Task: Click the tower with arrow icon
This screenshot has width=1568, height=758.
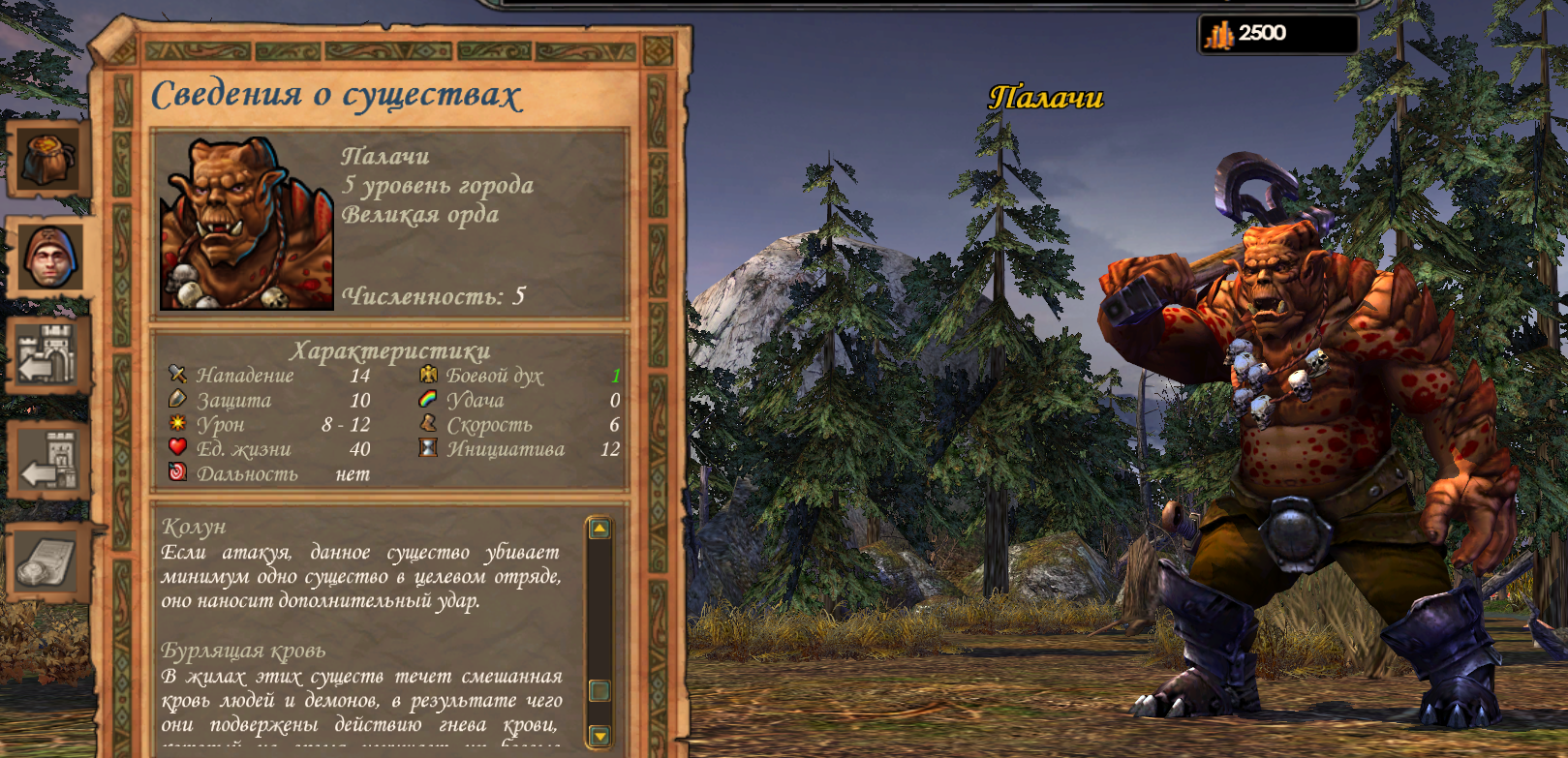Action: [x=49, y=462]
